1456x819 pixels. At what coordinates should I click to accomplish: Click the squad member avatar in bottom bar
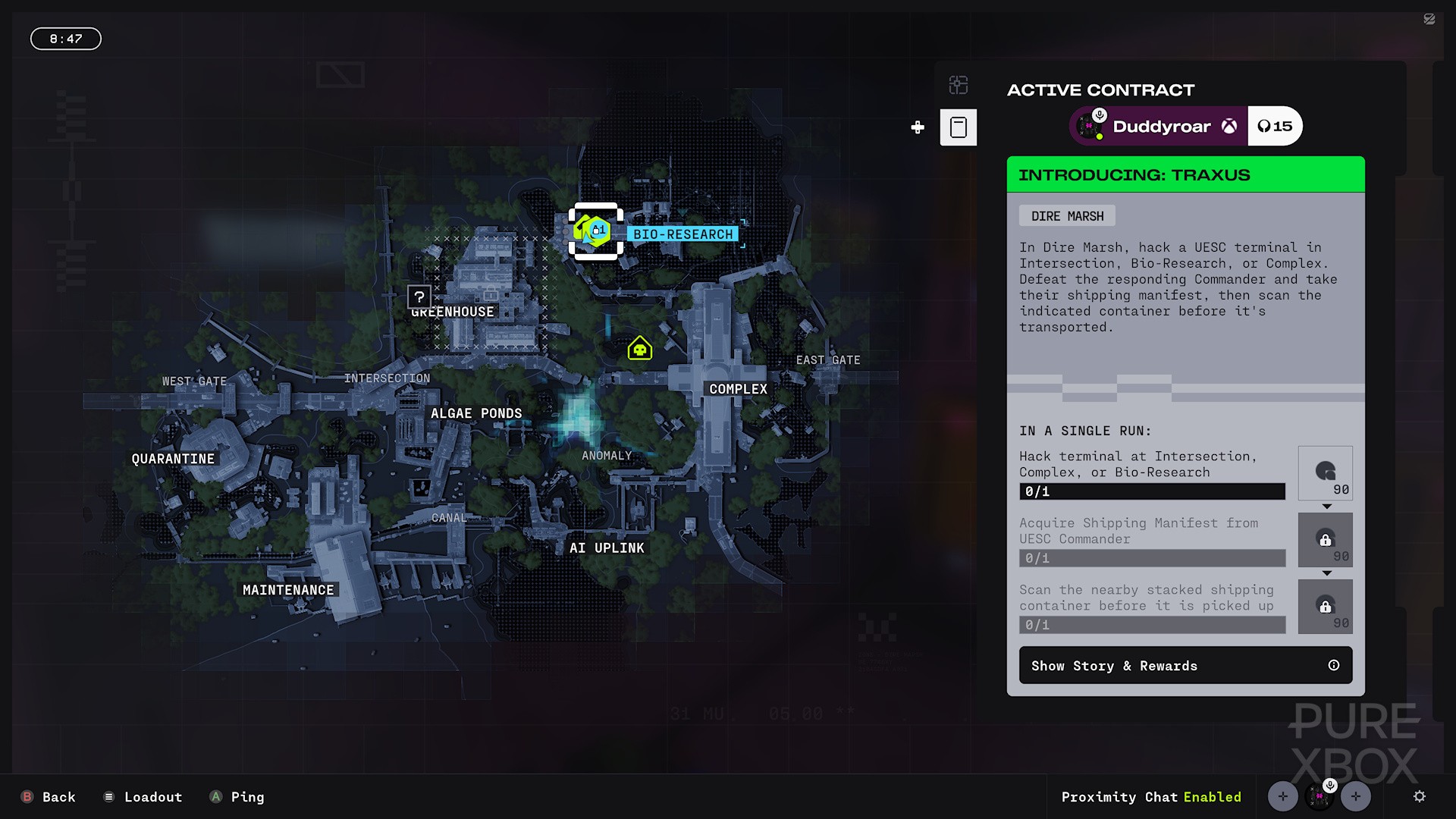coord(1319,796)
